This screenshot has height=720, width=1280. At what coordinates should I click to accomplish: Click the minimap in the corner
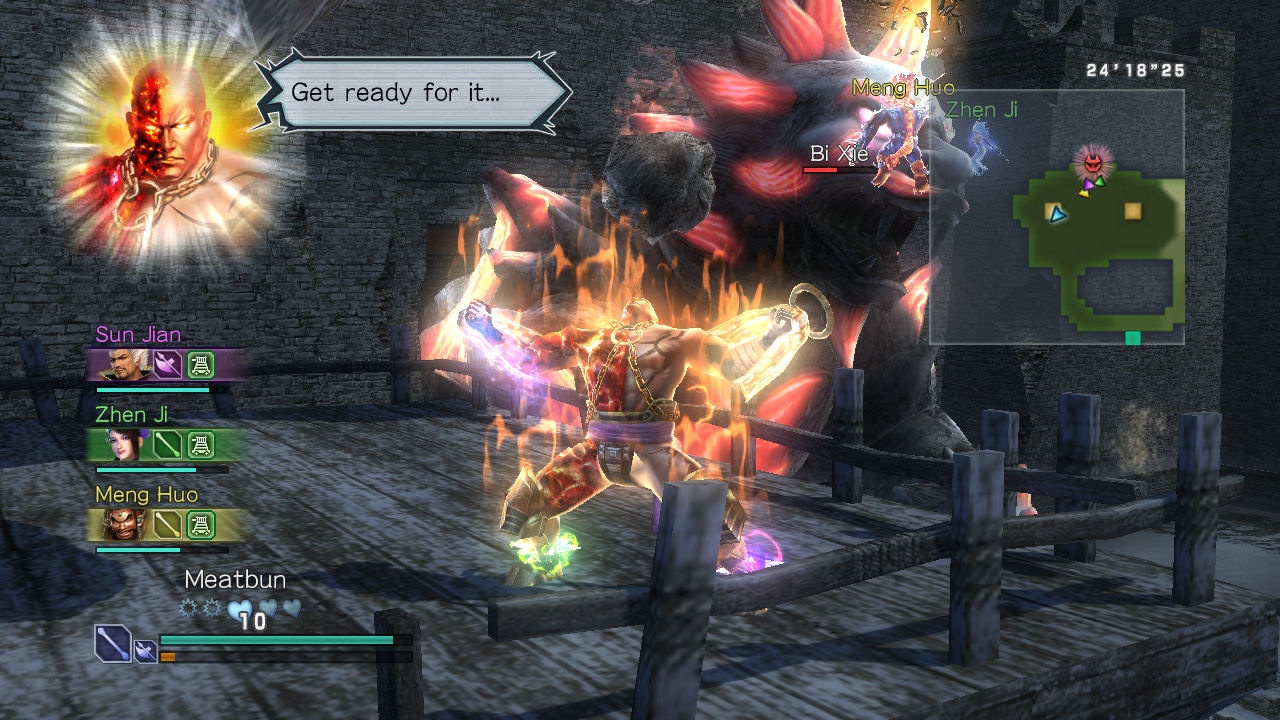point(1057,218)
